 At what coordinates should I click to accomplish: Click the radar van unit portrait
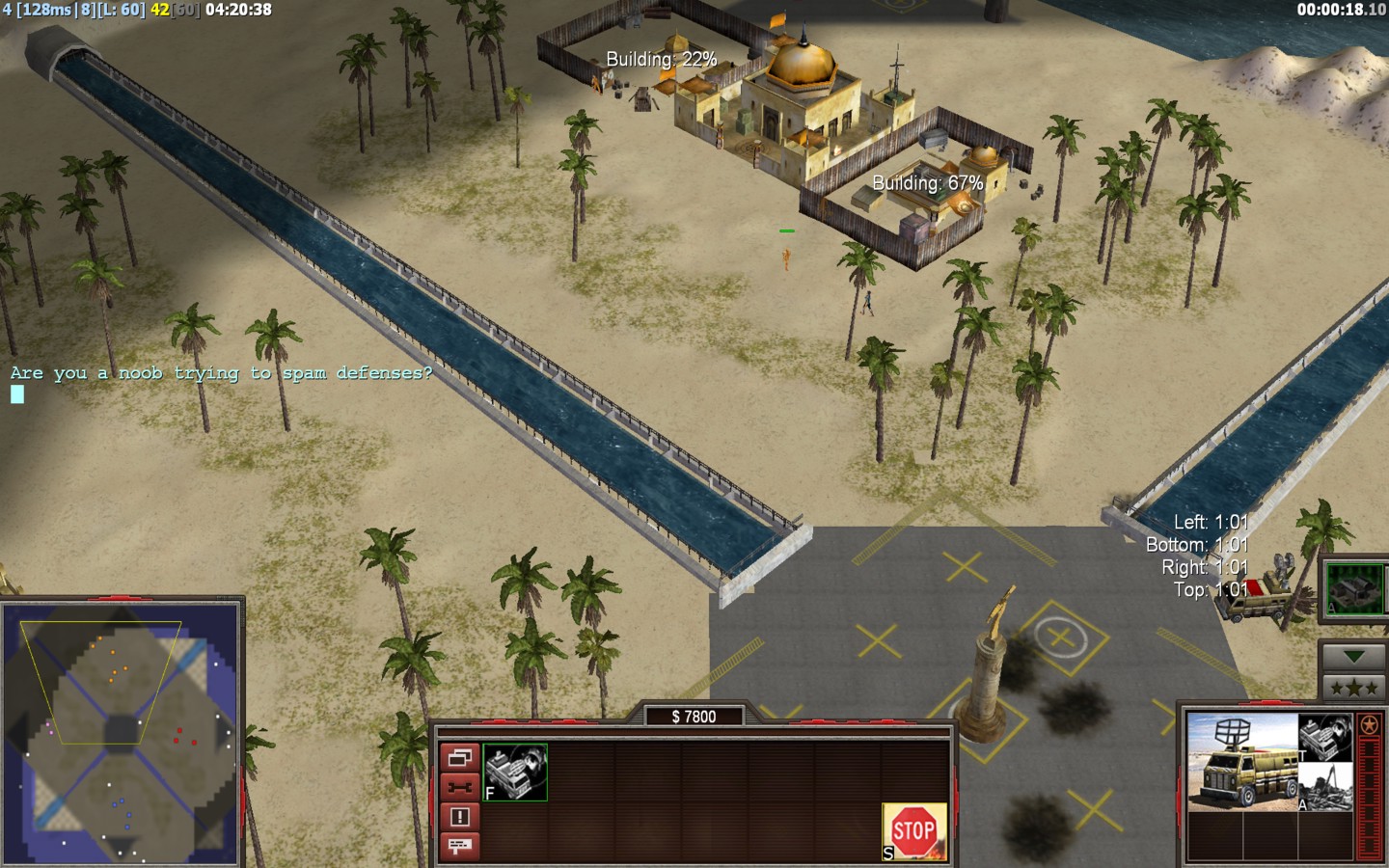coord(1241,762)
